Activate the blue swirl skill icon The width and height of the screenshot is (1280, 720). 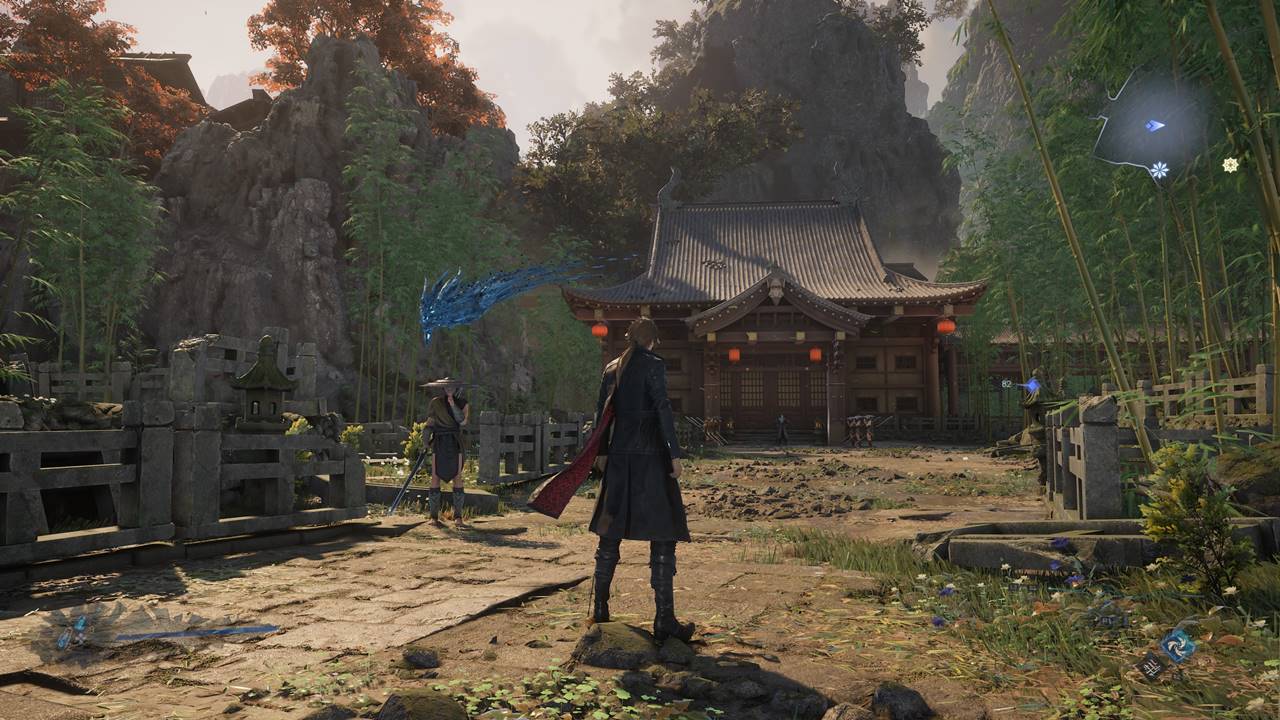click(1178, 644)
